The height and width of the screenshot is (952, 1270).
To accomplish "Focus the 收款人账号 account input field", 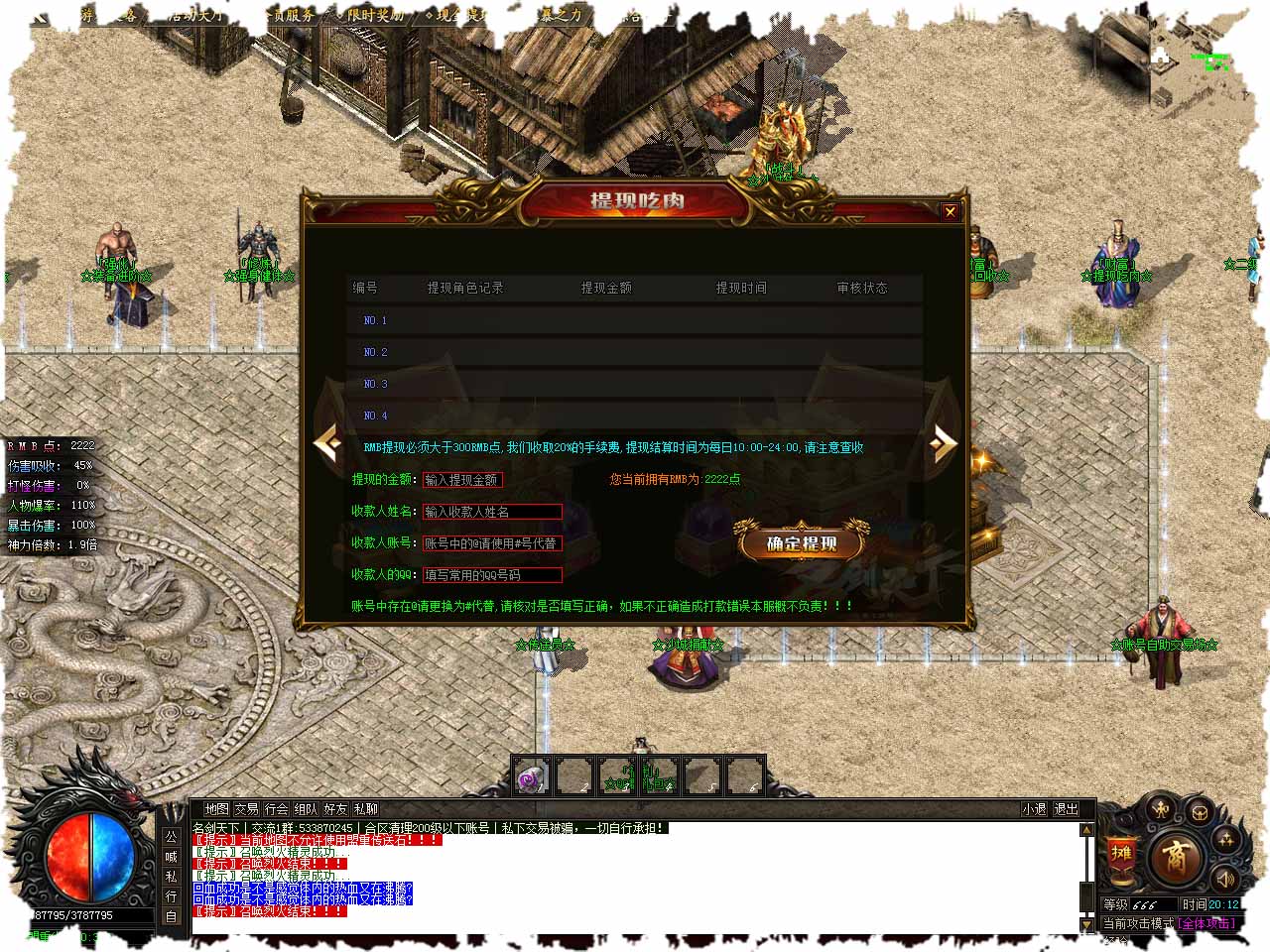I will click(x=492, y=543).
